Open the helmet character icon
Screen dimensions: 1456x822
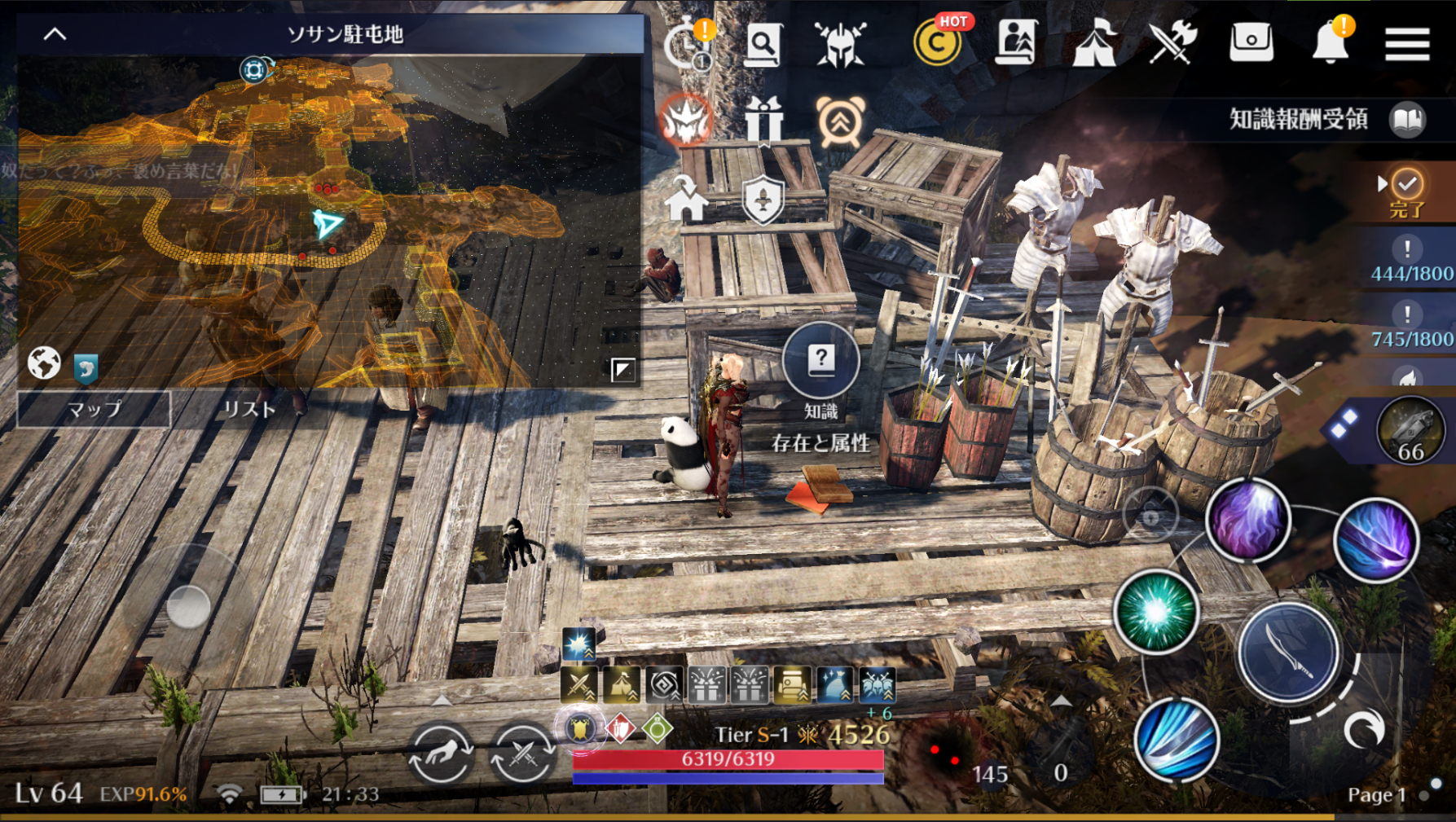[x=840, y=42]
